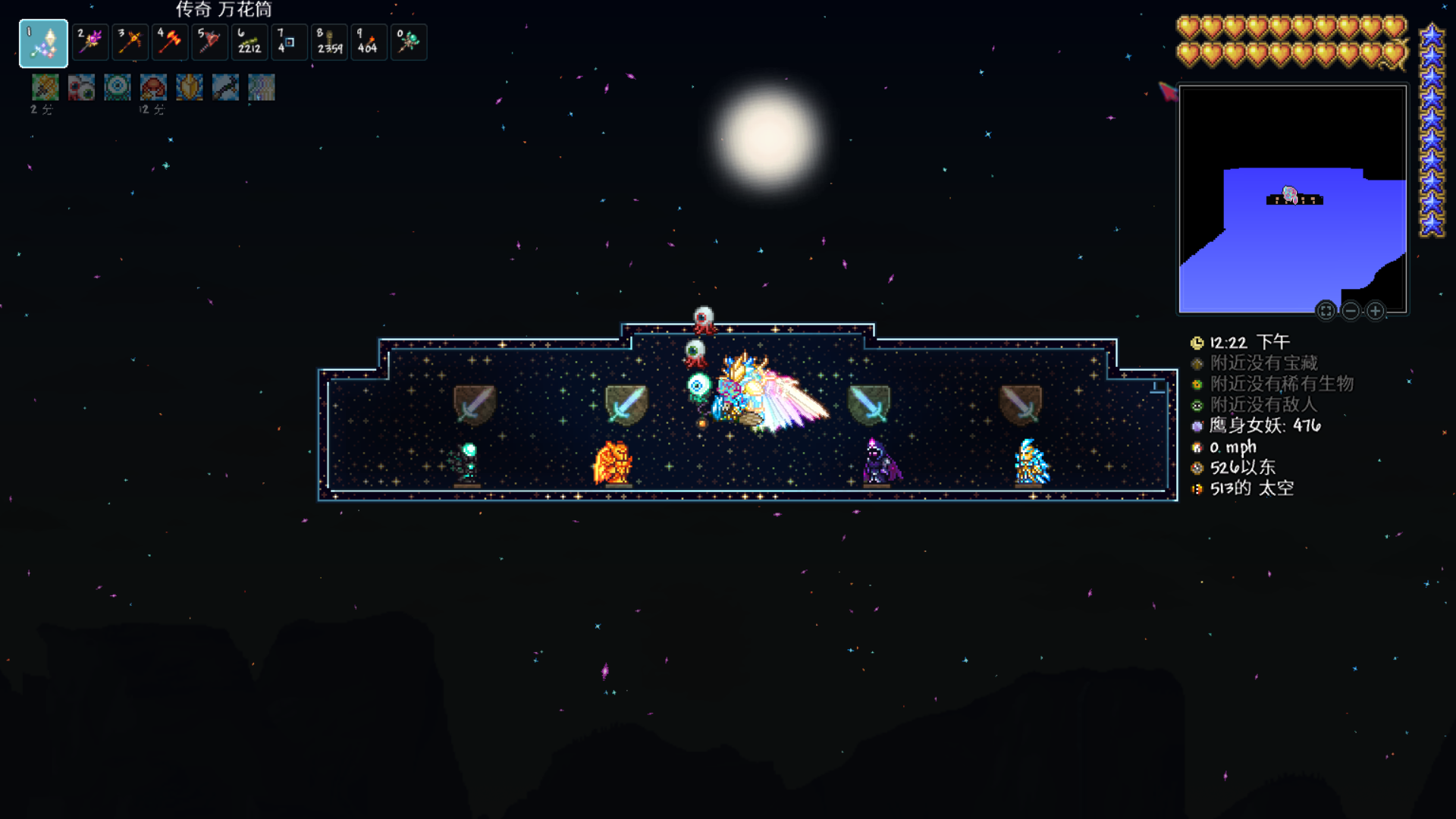Select the item stack showing 2359
Screen dimensions: 1456x819
pos(329,41)
